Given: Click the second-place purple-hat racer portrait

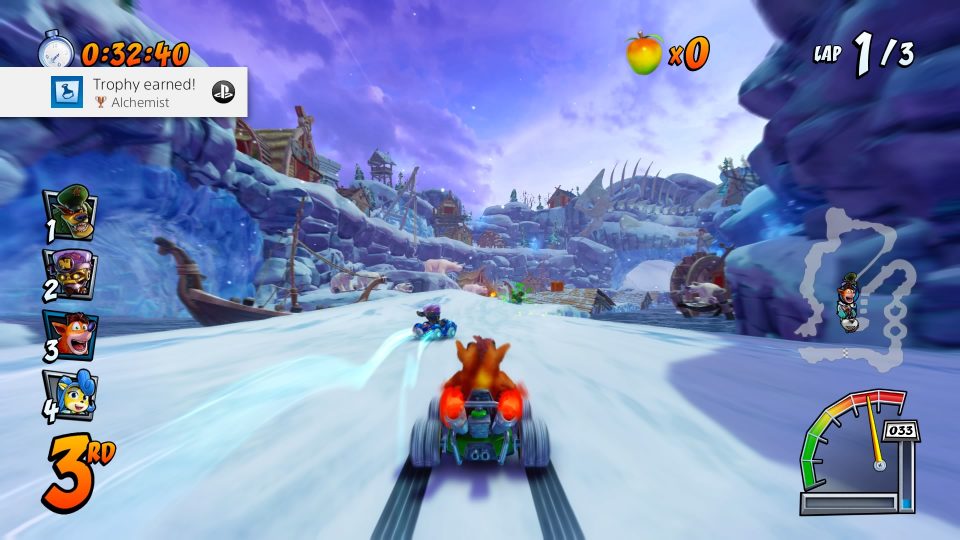Looking at the screenshot, I should click(70, 272).
